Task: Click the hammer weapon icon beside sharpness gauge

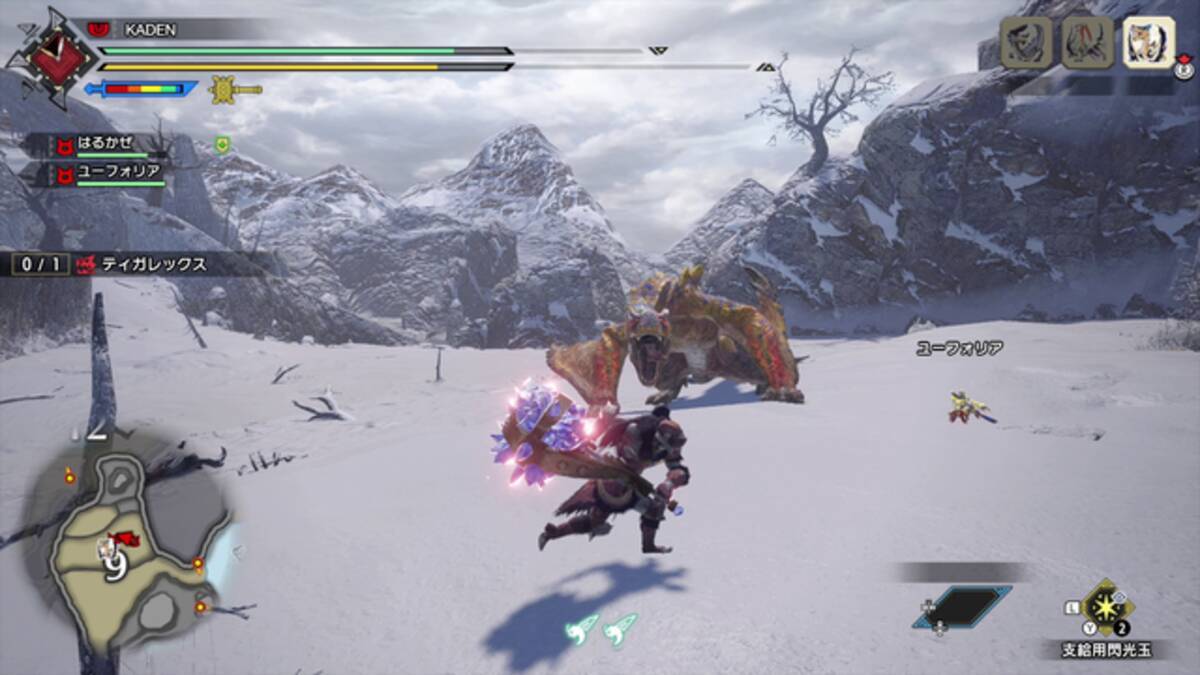Action: coord(235,90)
